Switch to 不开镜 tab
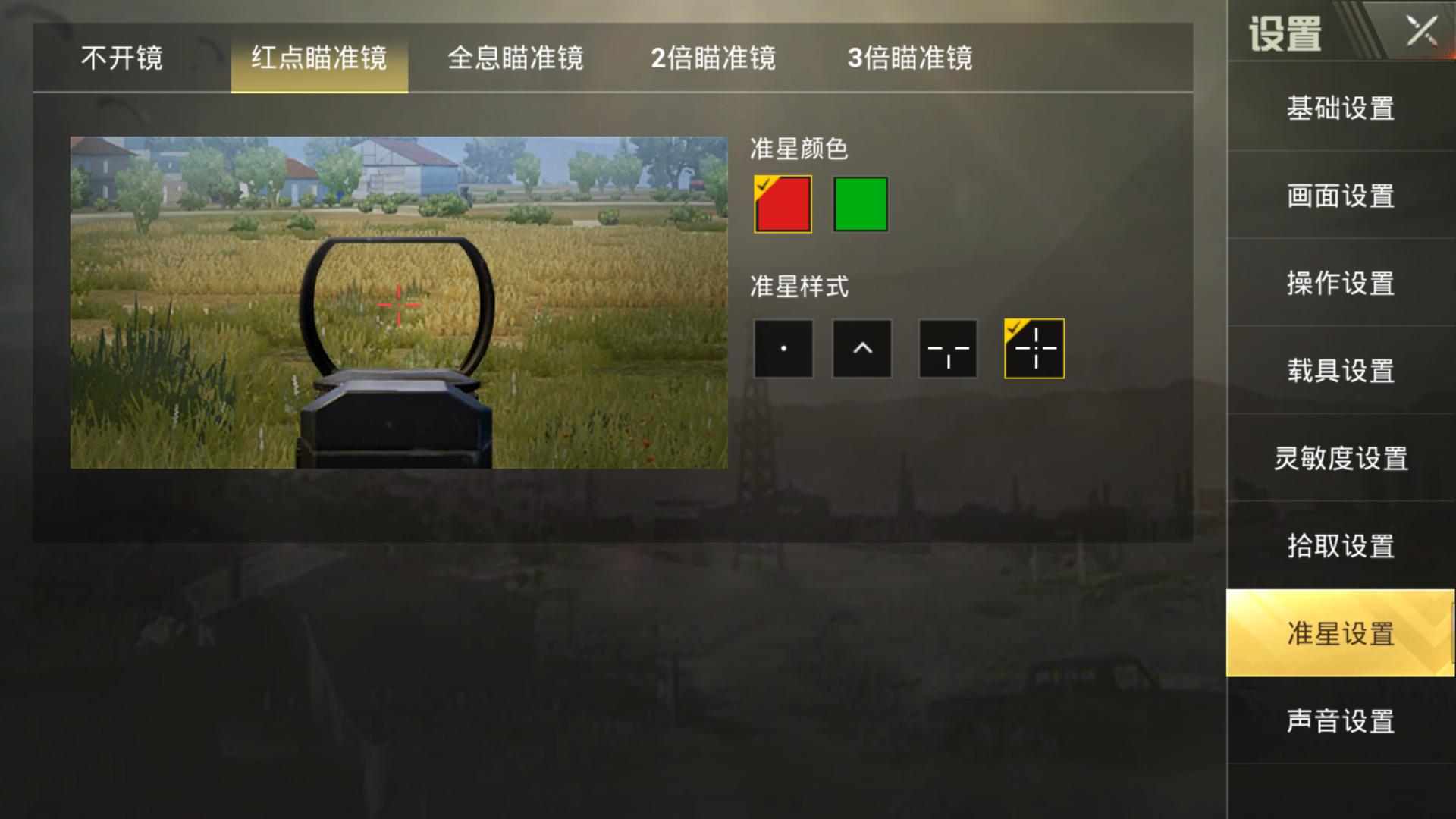 point(121,60)
